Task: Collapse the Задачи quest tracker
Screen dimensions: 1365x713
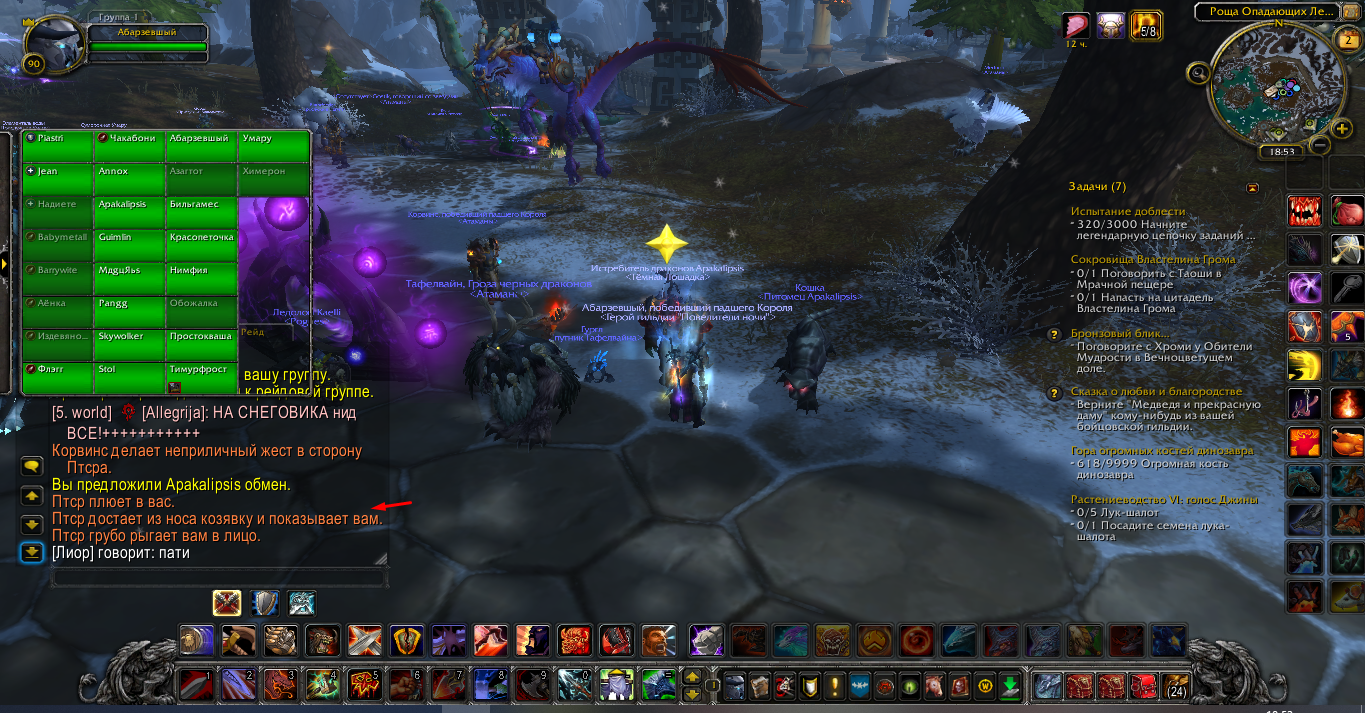Action: click(1253, 187)
